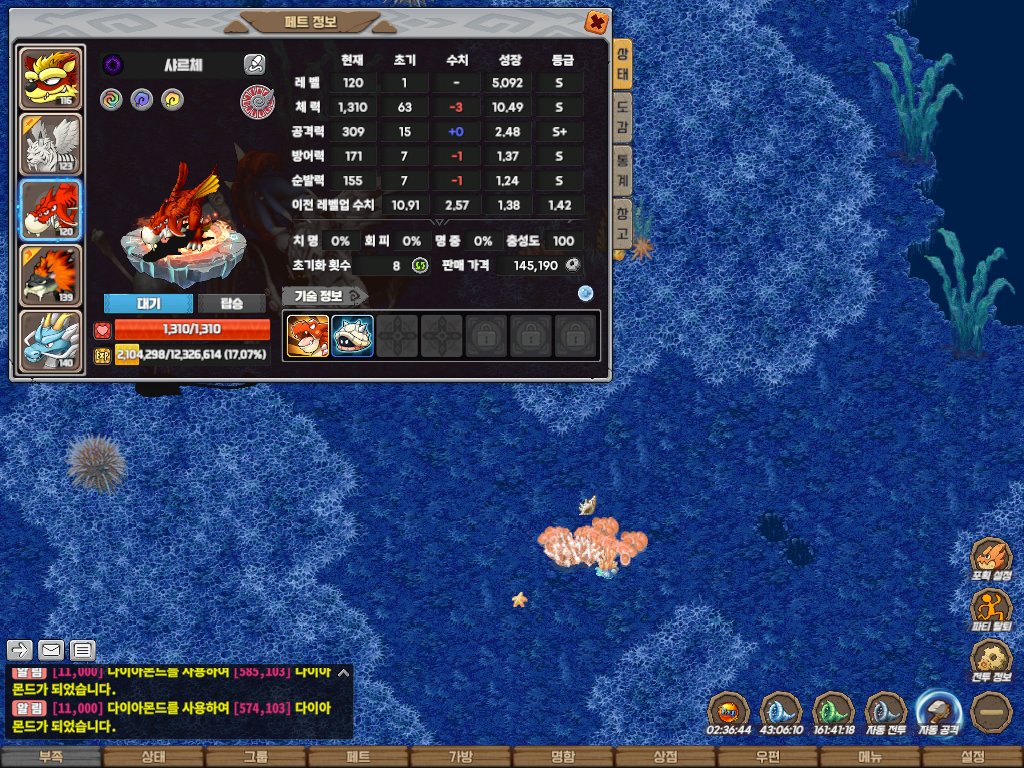Click the green reset icon beside 초기화 횟수
Image resolution: width=1024 pixels, height=768 pixels.
[x=421, y=265]
